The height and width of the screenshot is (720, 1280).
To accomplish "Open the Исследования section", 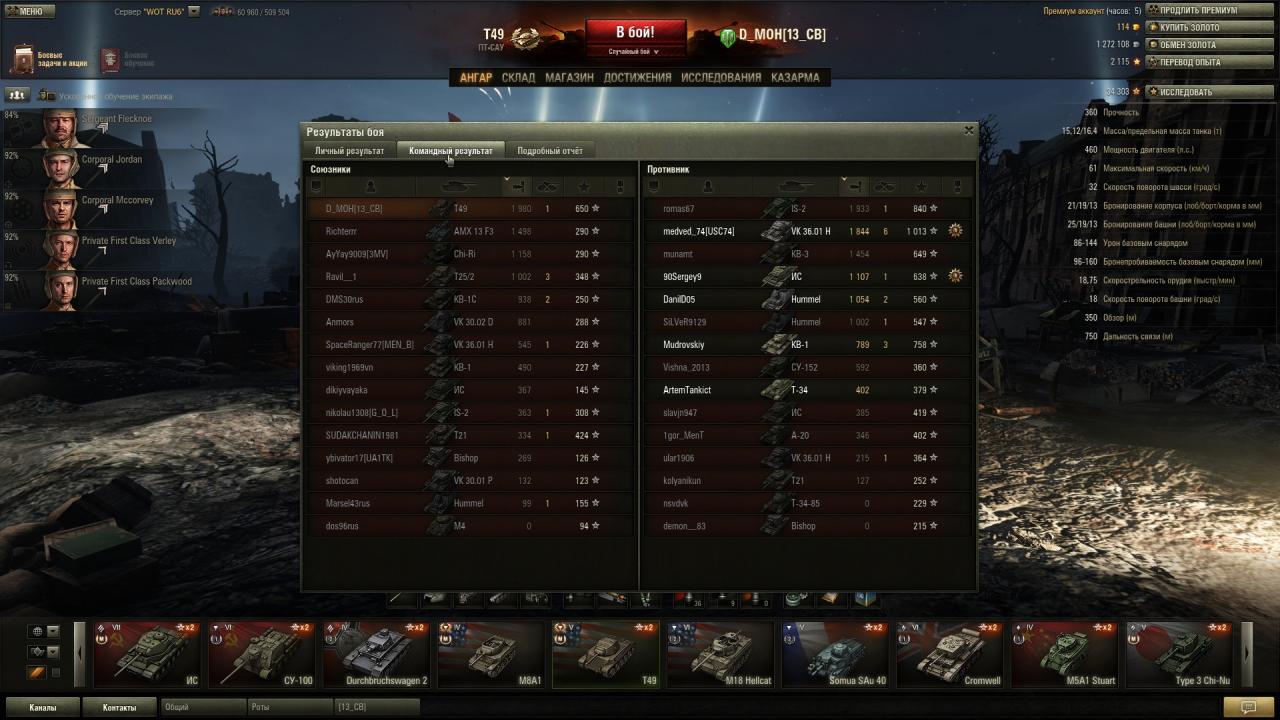I will [x=720, y=77].
